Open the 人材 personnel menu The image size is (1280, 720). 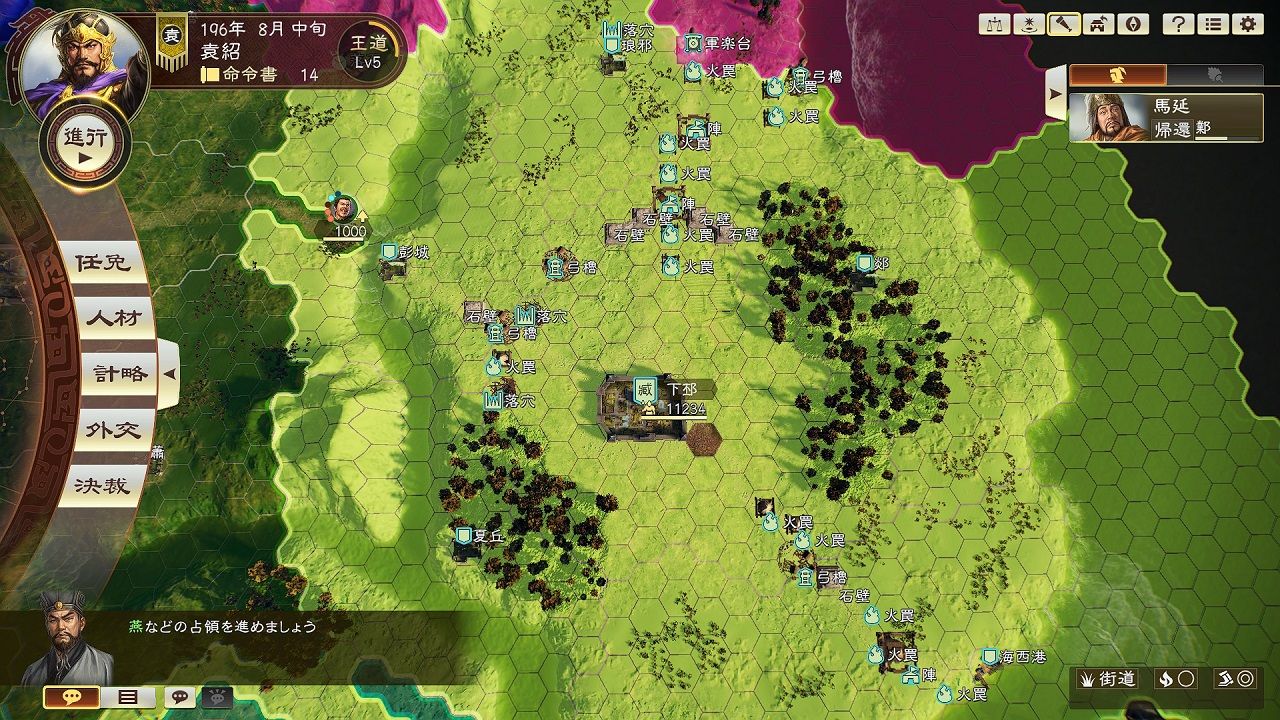pos(113,319)
